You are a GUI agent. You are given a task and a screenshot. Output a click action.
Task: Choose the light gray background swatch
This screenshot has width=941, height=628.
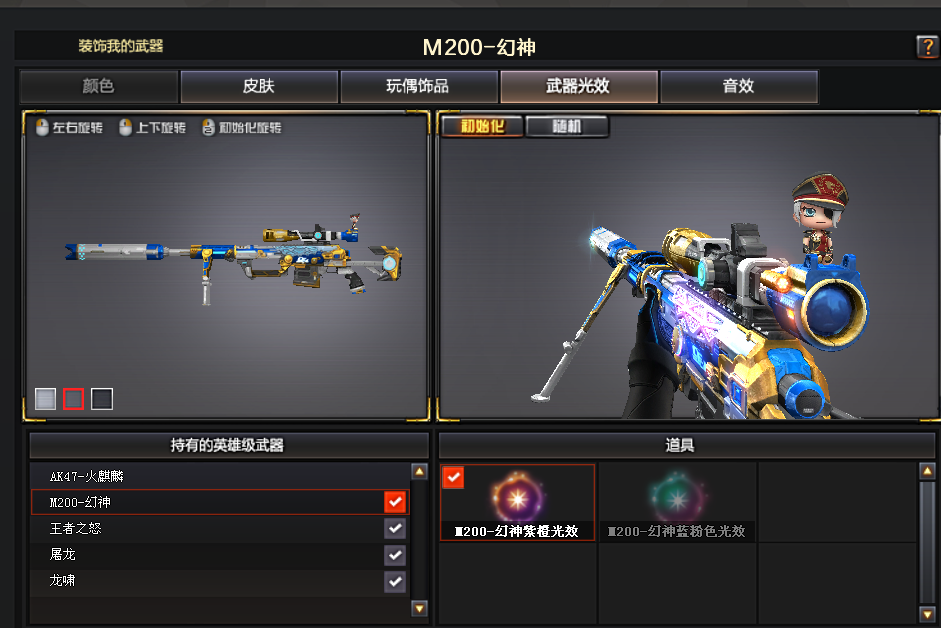click(x=45, y=399)
